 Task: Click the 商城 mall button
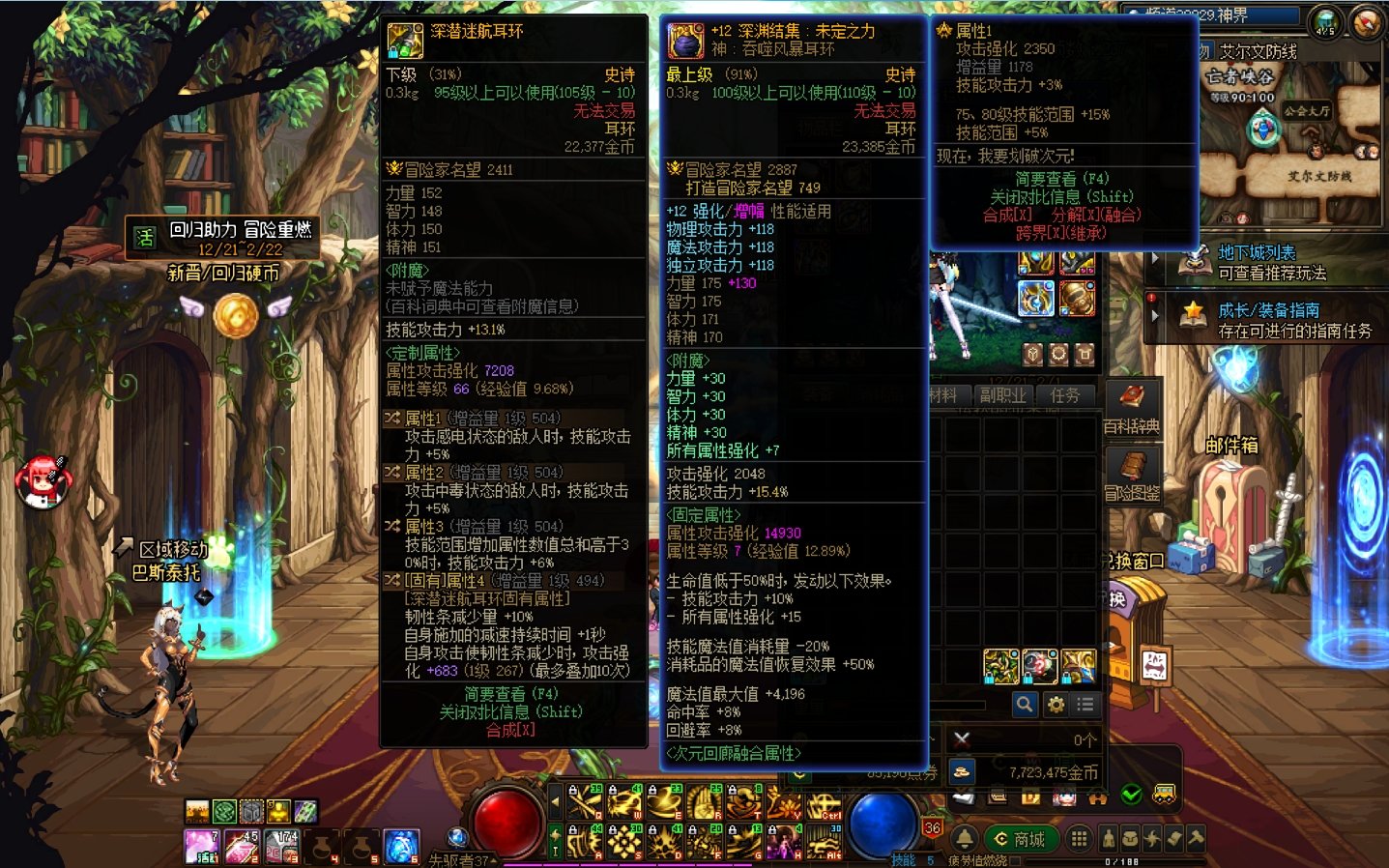tap(1022, 838)
